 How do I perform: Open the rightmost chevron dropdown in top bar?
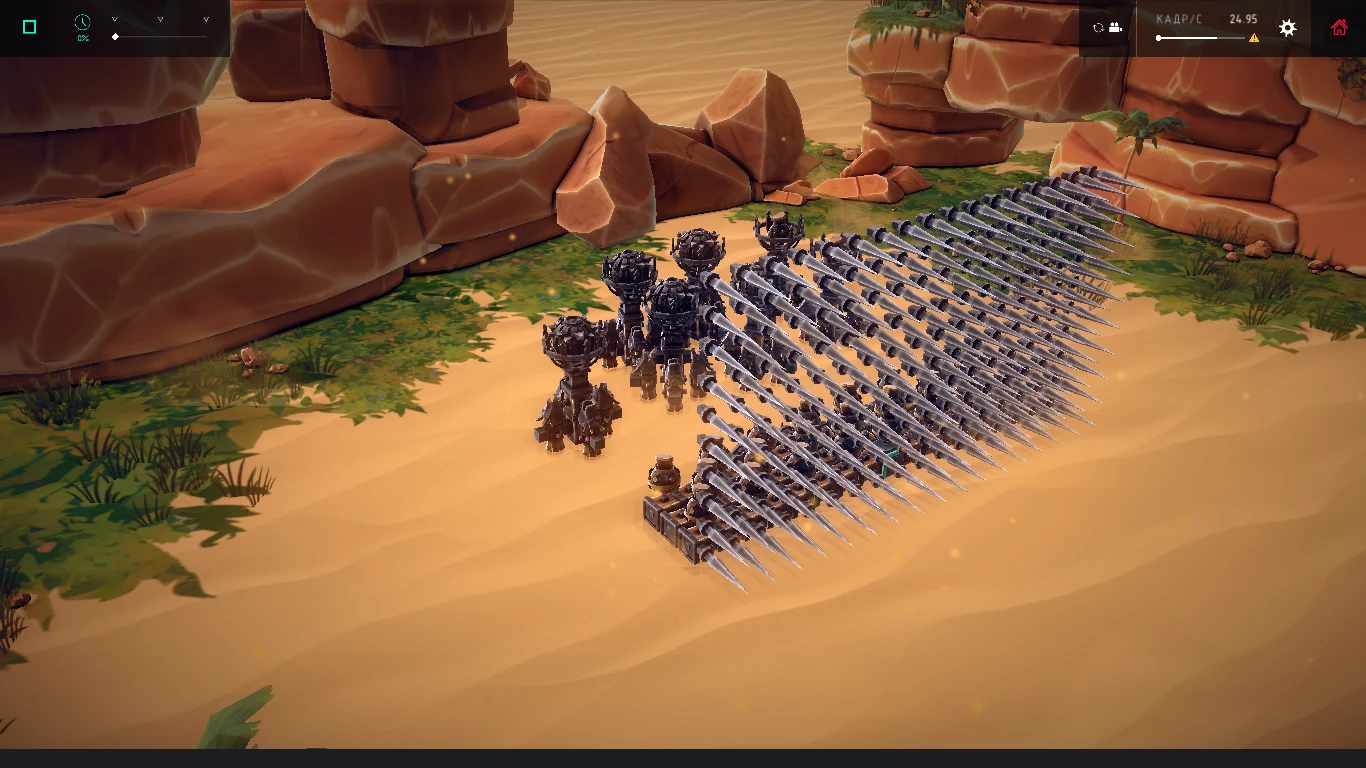(206, 19)
